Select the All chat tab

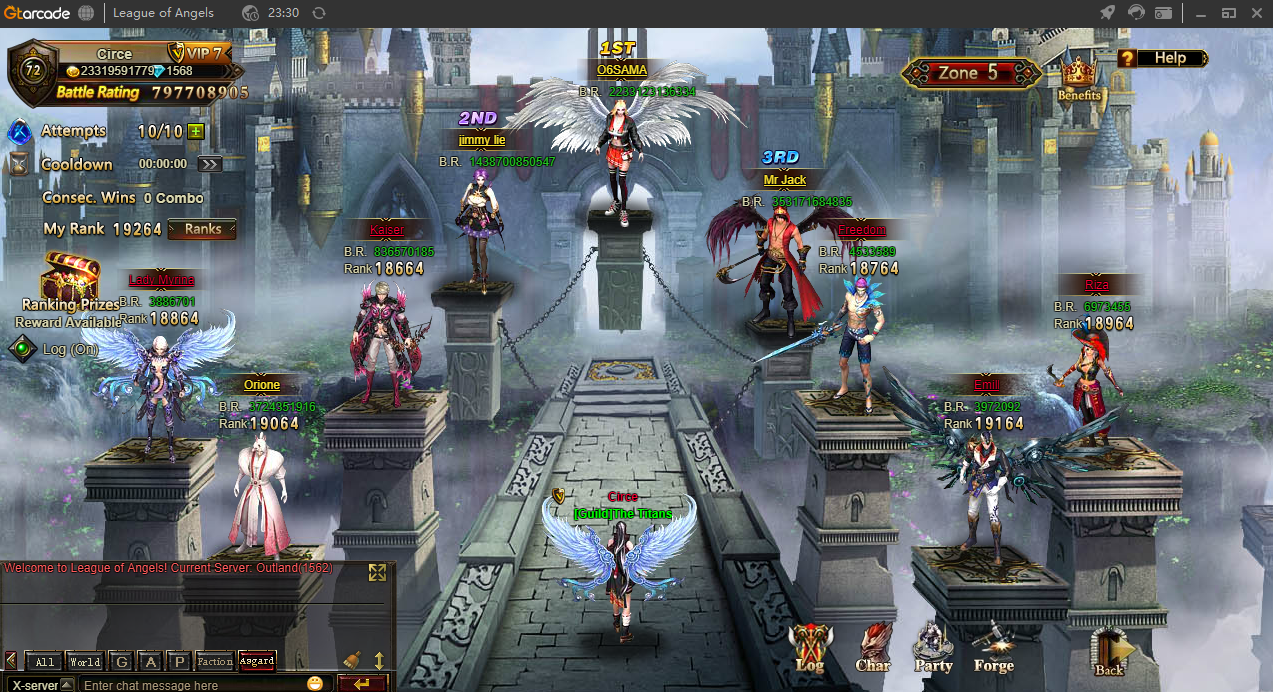tap(45, 662)
